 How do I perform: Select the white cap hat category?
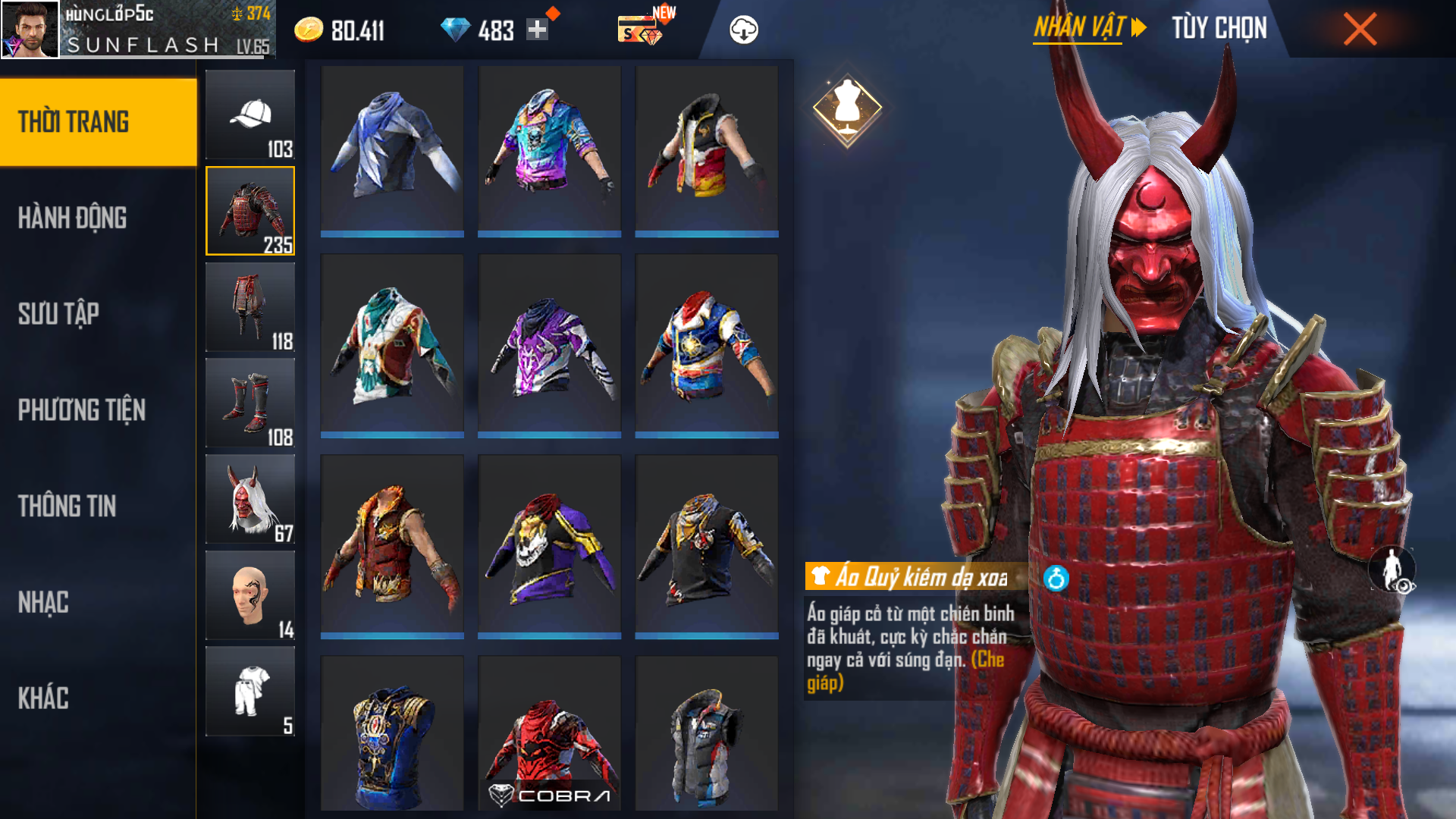point(250,115)
